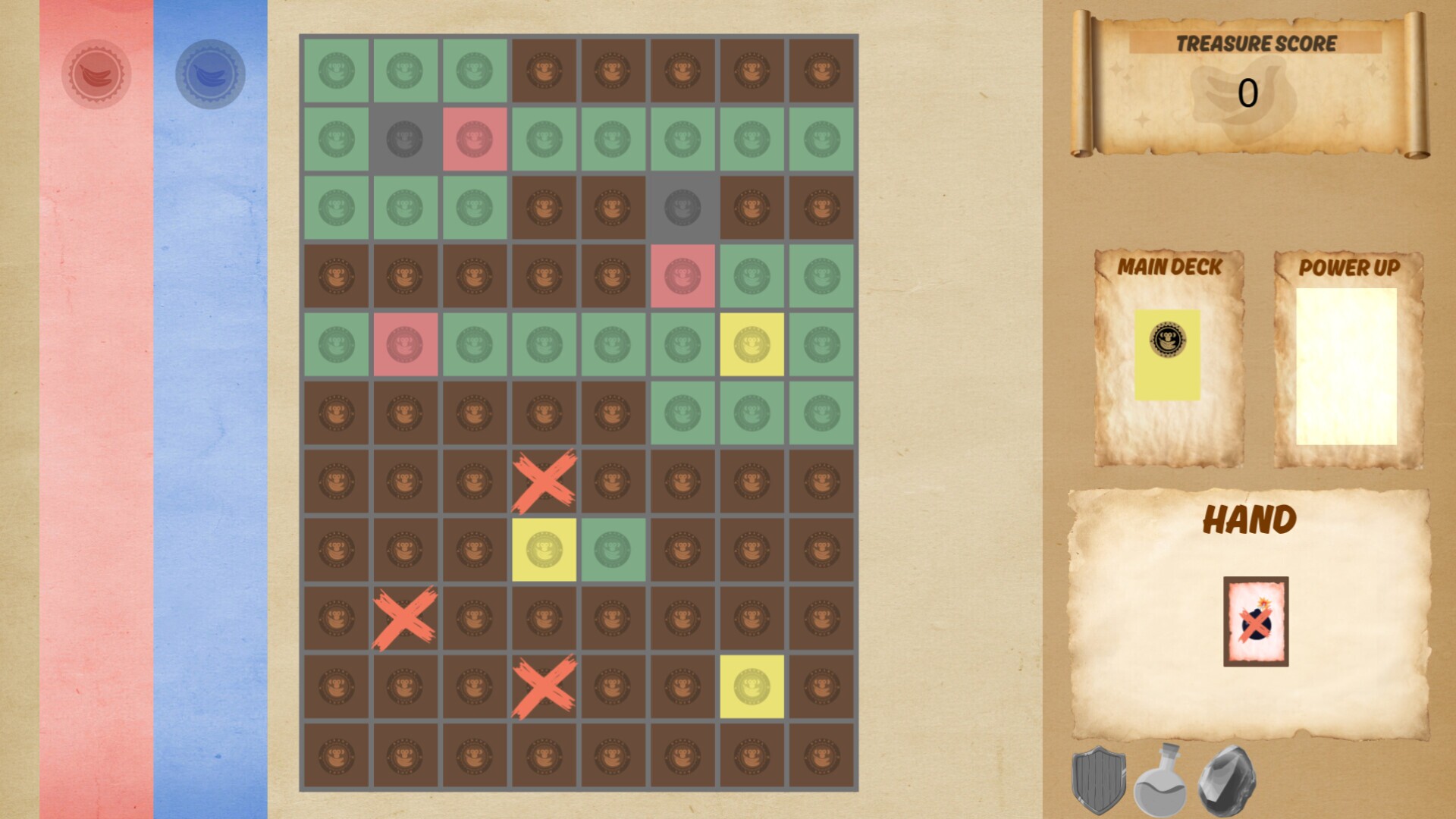Activate the shield power-up icon

1099,779
